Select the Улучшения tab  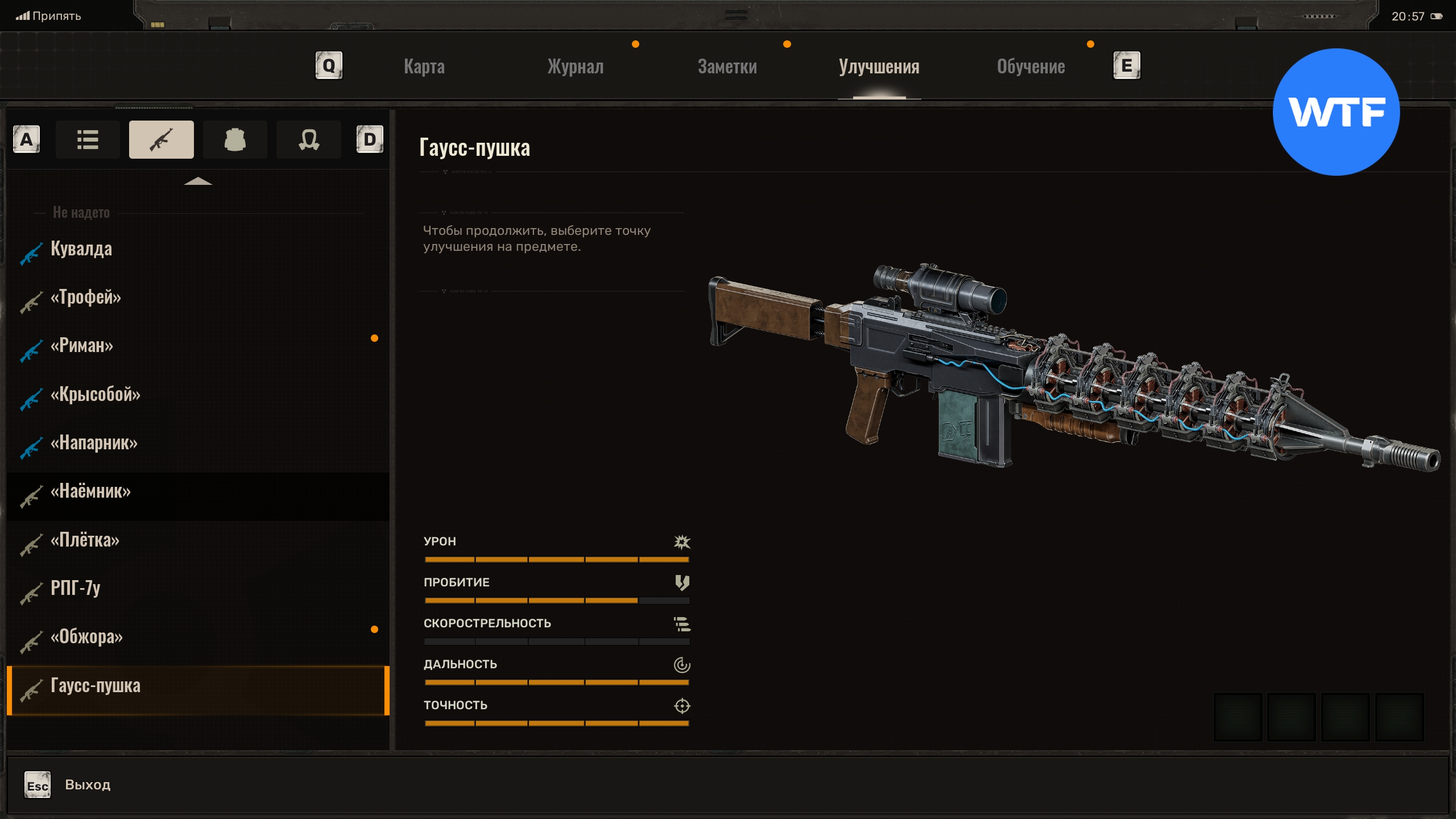[x=879, y=67]
